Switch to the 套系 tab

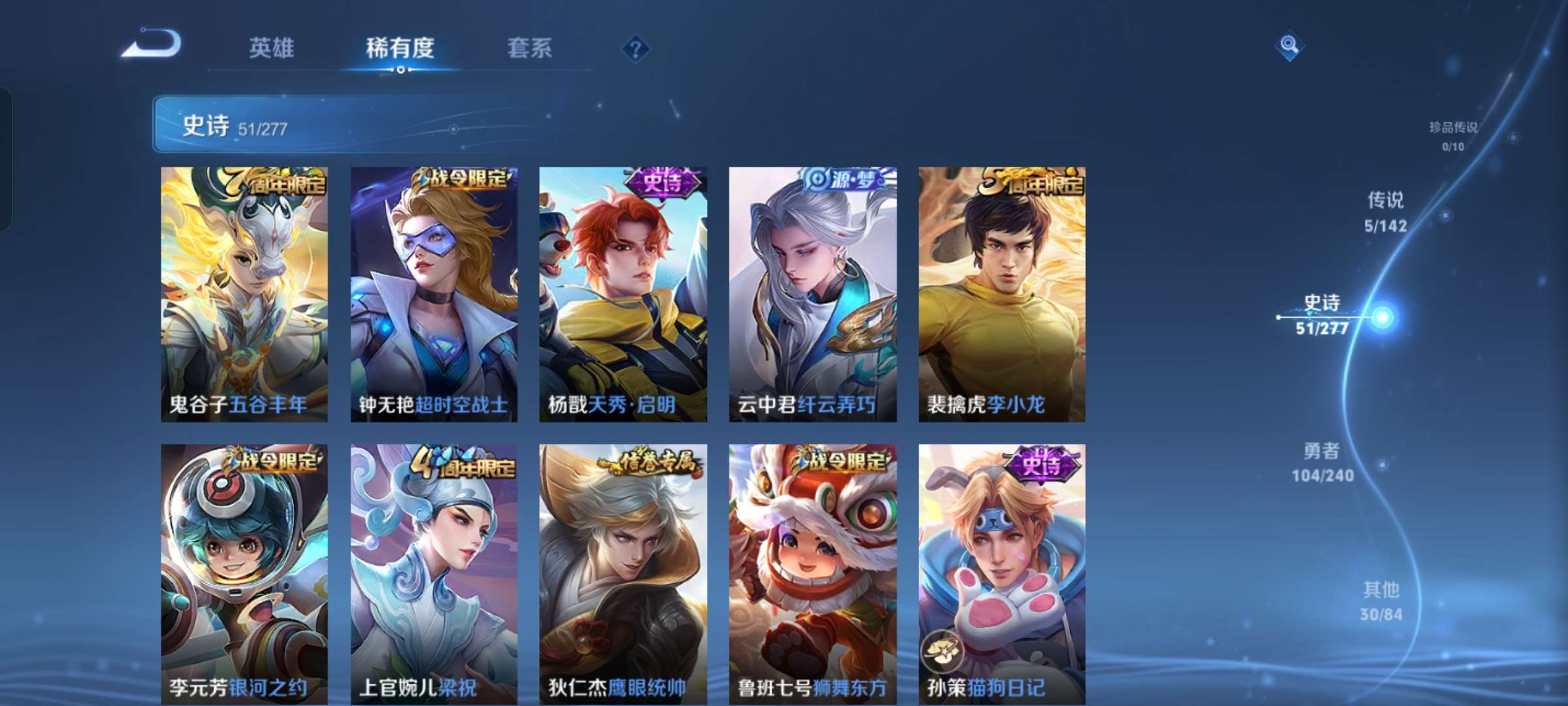(529, 47)
